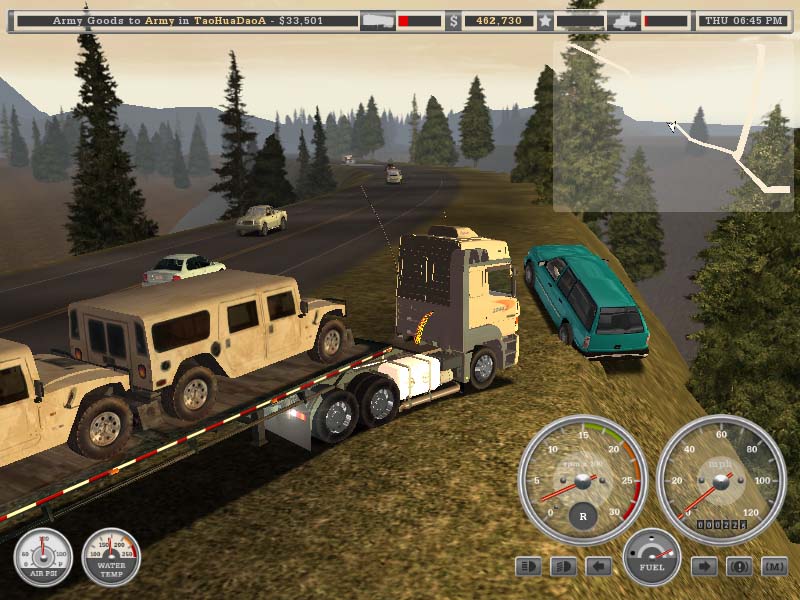
Task: Click the (M) button on dashboard
Action: [x=774, y=567]
